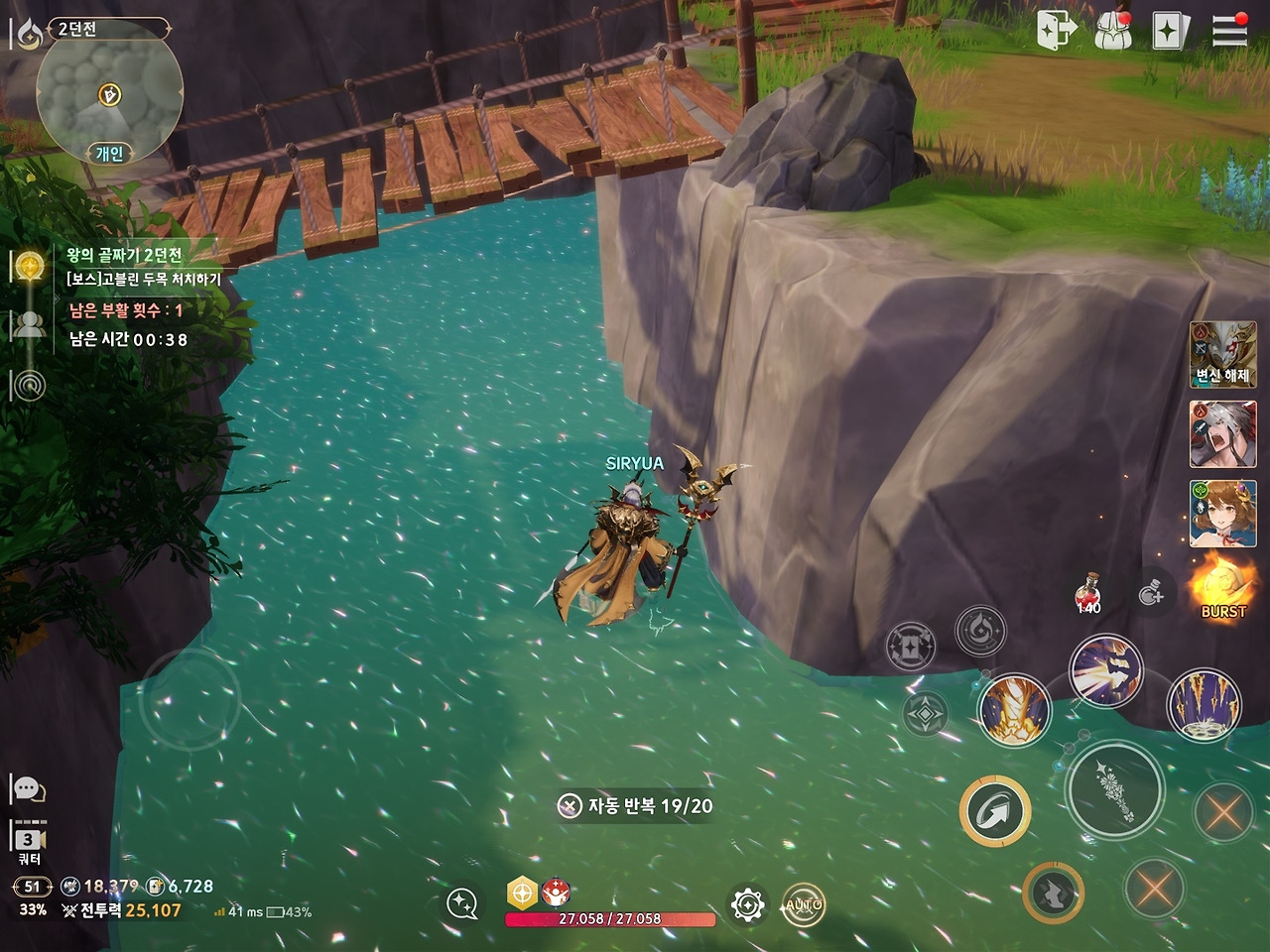This screenshot has height=952, width=1270.
Task: Select the 개인 minimap label
Action: click(x=109, y=153)
